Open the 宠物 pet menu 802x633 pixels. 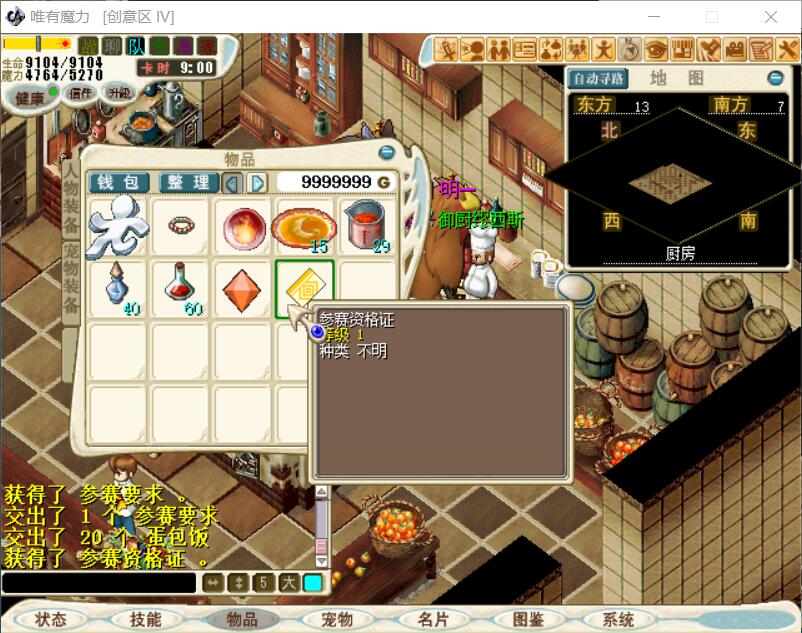coord(337,620)
